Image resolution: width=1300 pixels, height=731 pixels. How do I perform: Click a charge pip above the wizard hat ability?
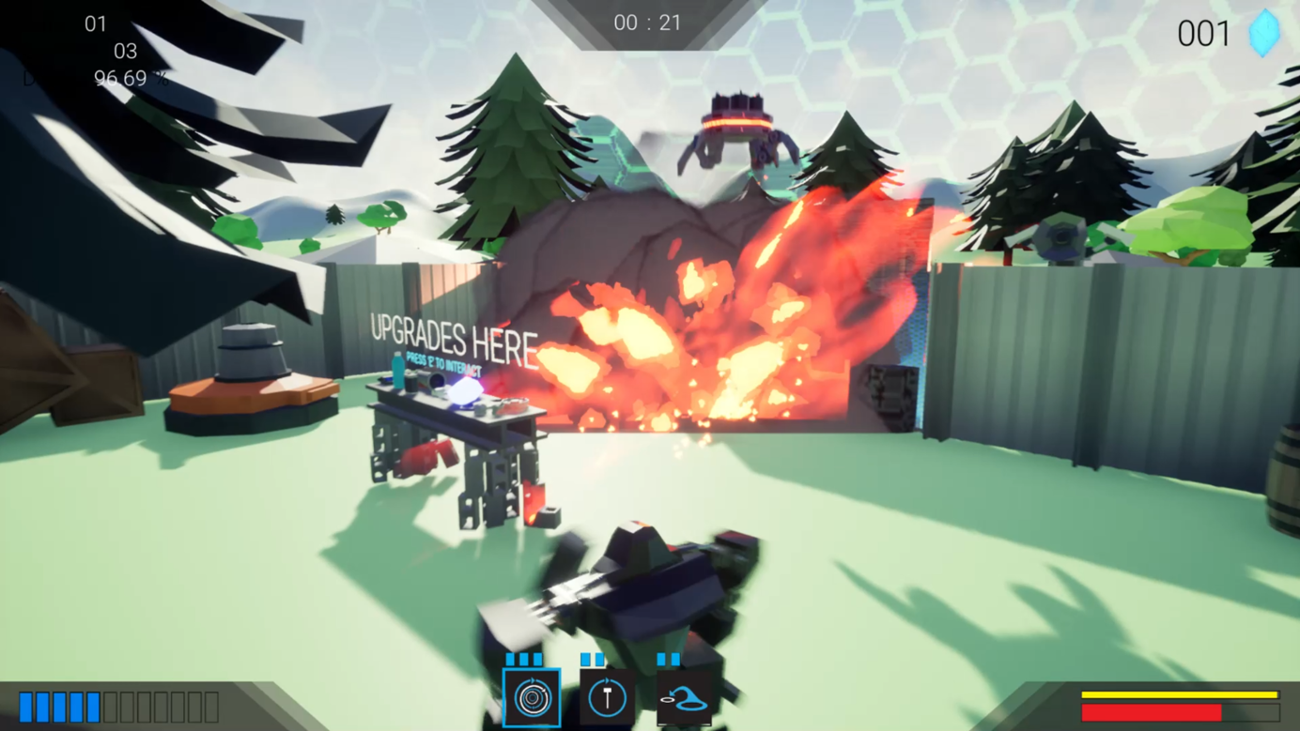pos(662,659)
